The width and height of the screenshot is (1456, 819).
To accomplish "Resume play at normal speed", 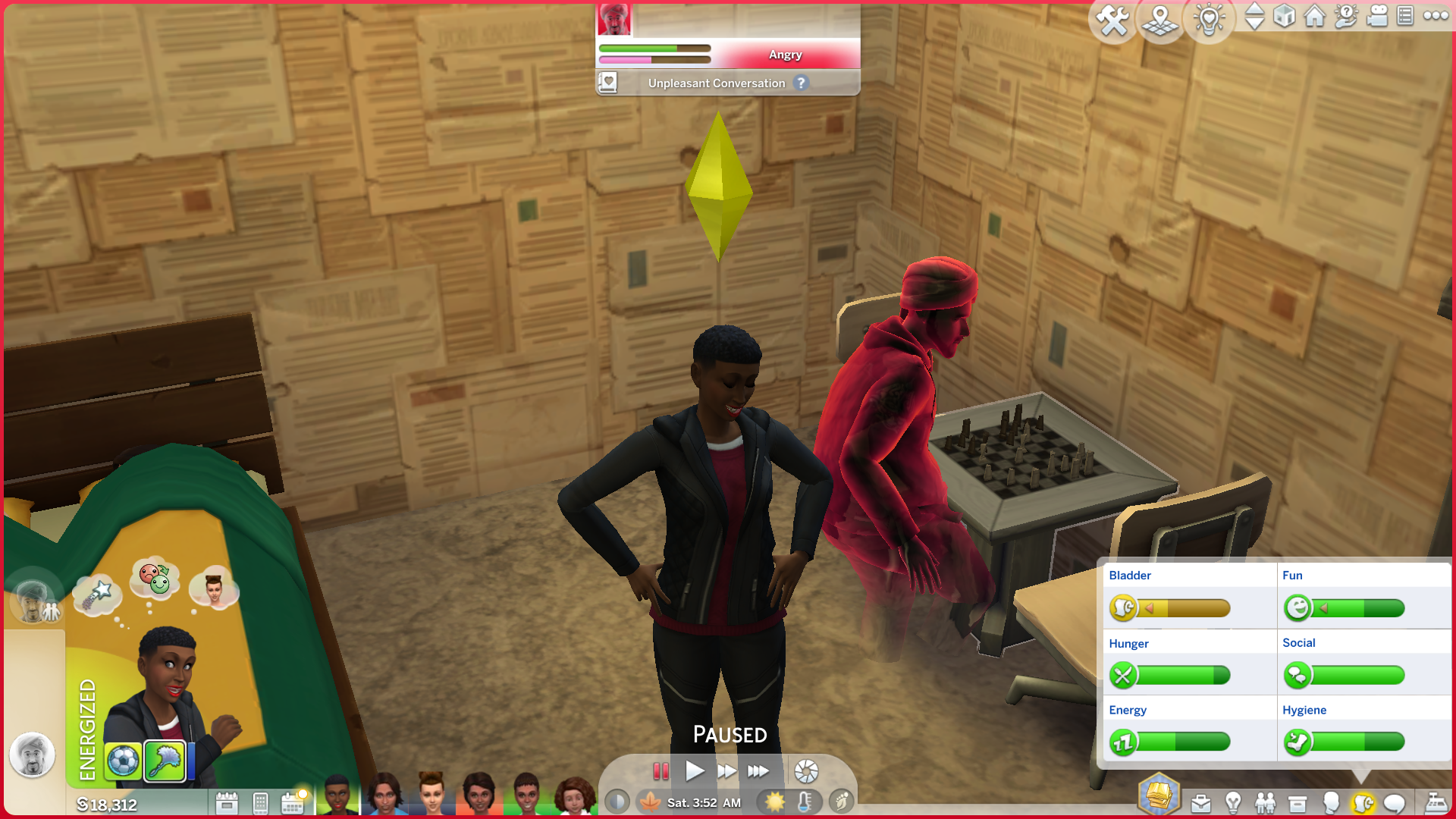I will [695, 771].
